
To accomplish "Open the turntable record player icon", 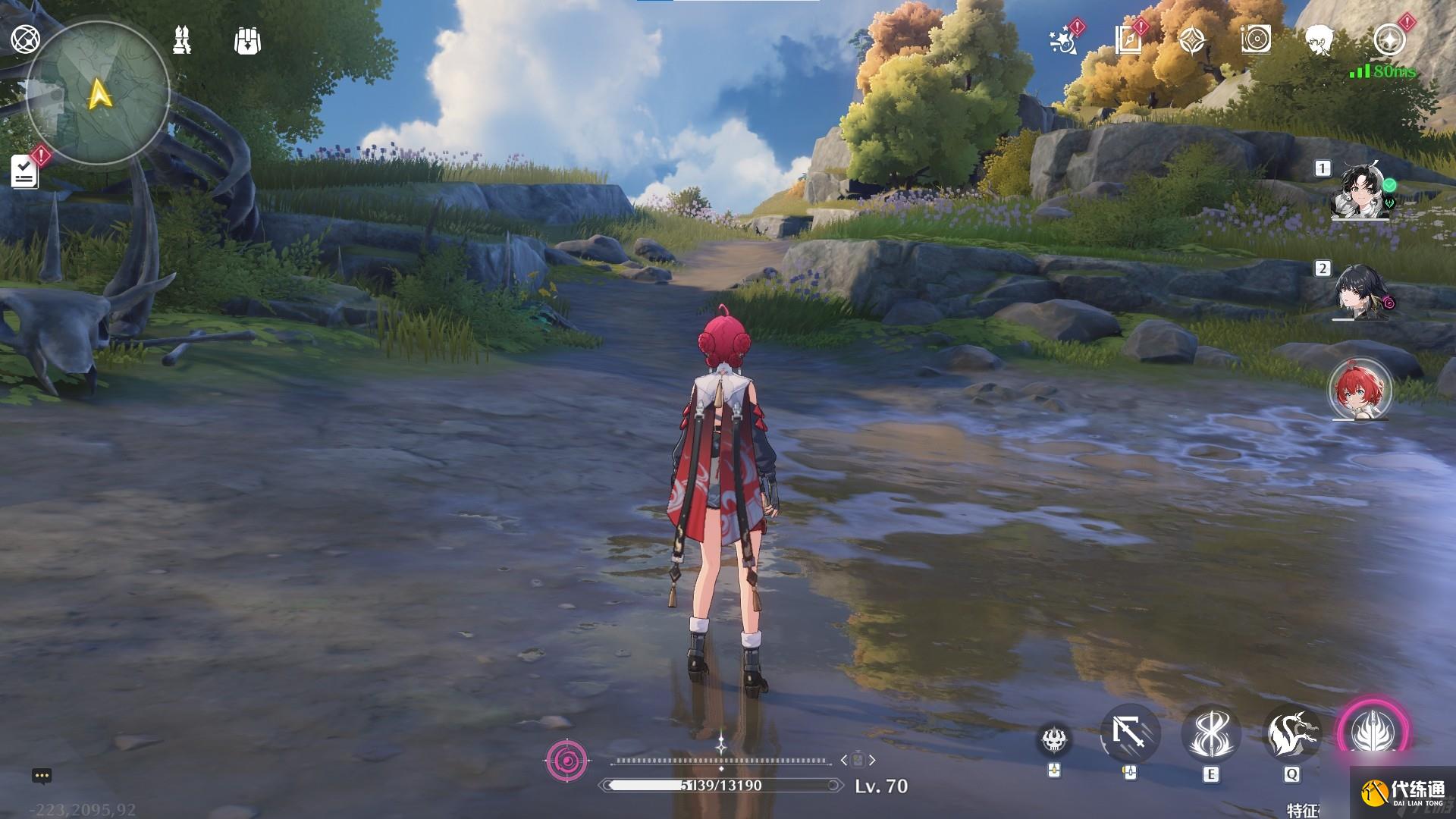I will pos(1256,40).
